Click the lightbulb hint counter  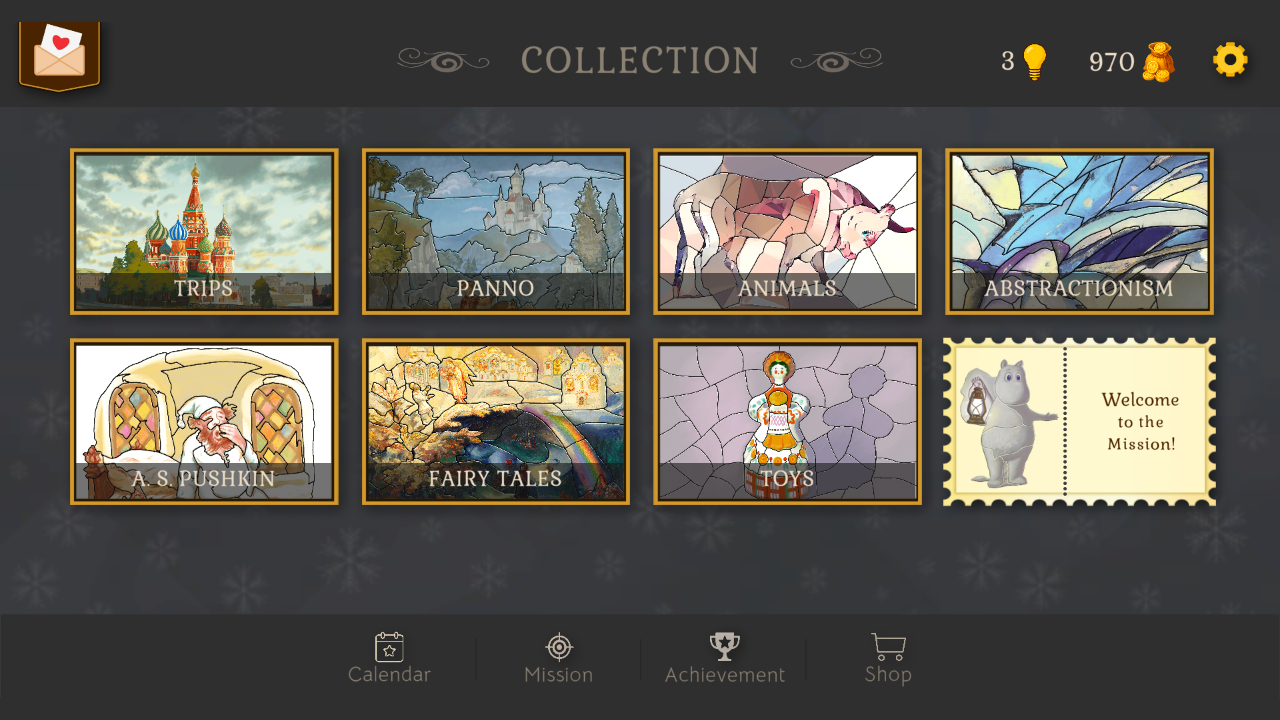[1022, 60]
